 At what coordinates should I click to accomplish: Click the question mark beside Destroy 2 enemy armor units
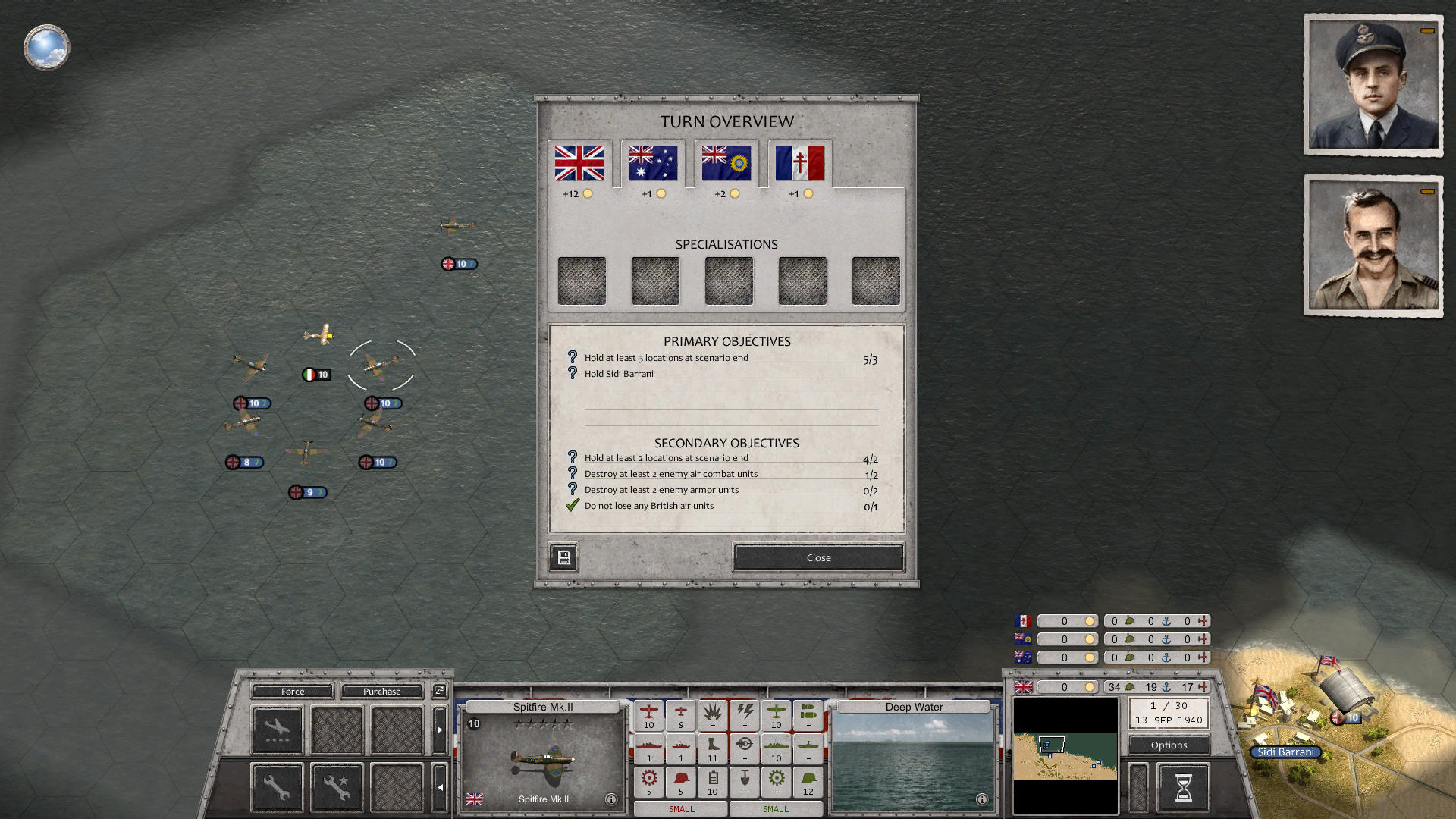click(571, 489)
